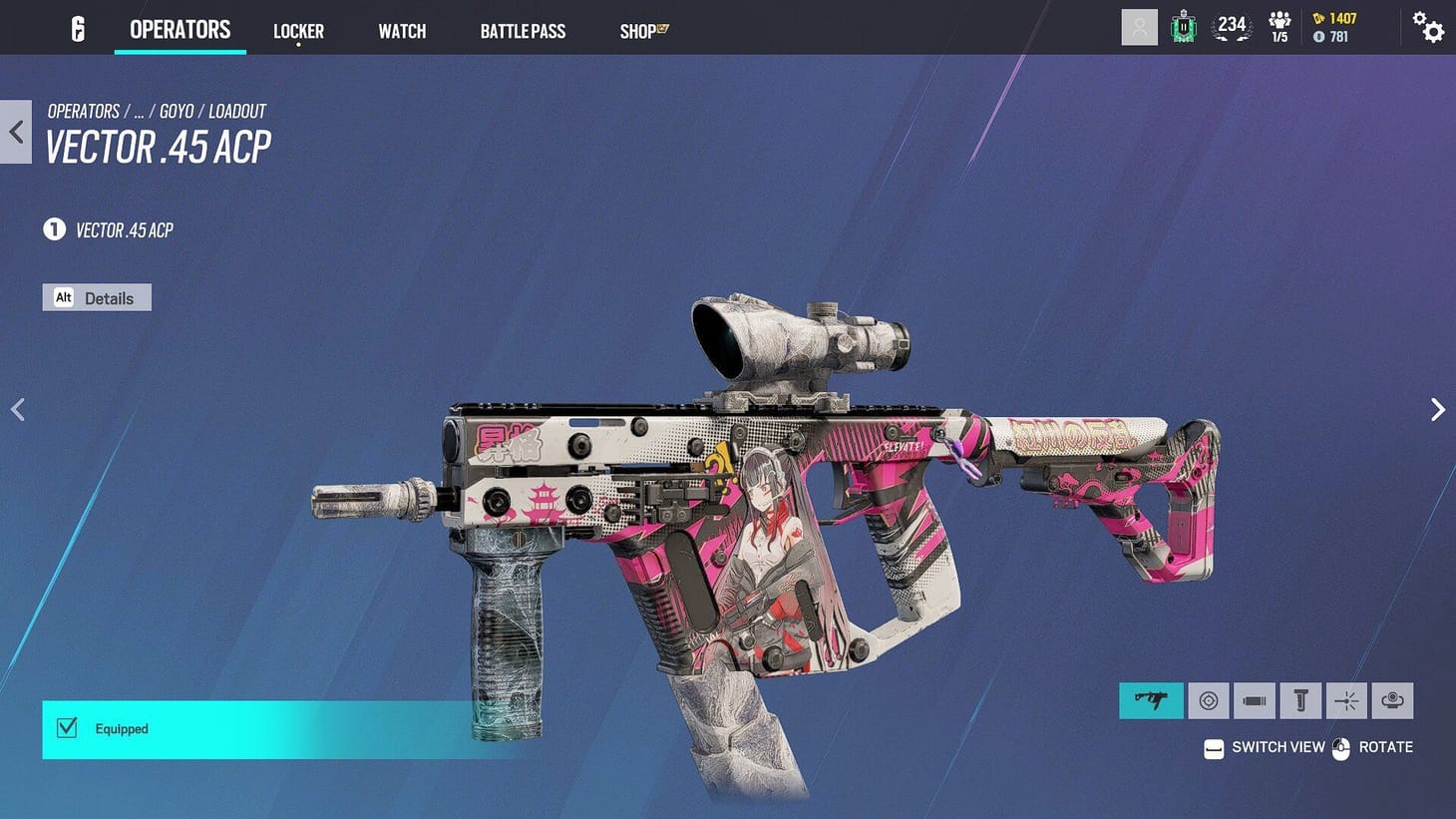1456x819 pixels.
Task: Click the Operators breadcrumb link
Action: pos(84,111)
